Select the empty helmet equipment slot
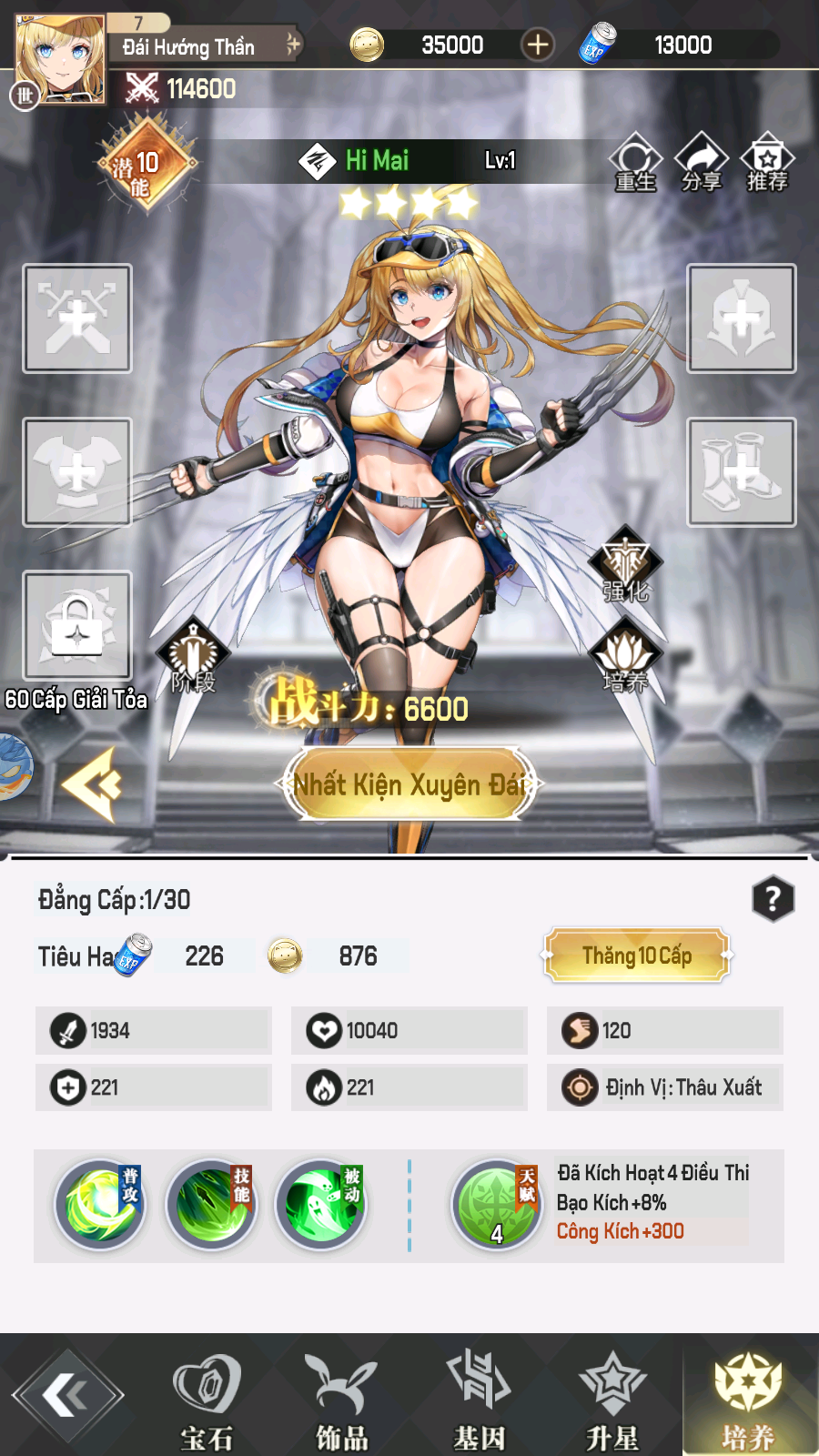819x1456 pixels. click(x=742, y=318)
